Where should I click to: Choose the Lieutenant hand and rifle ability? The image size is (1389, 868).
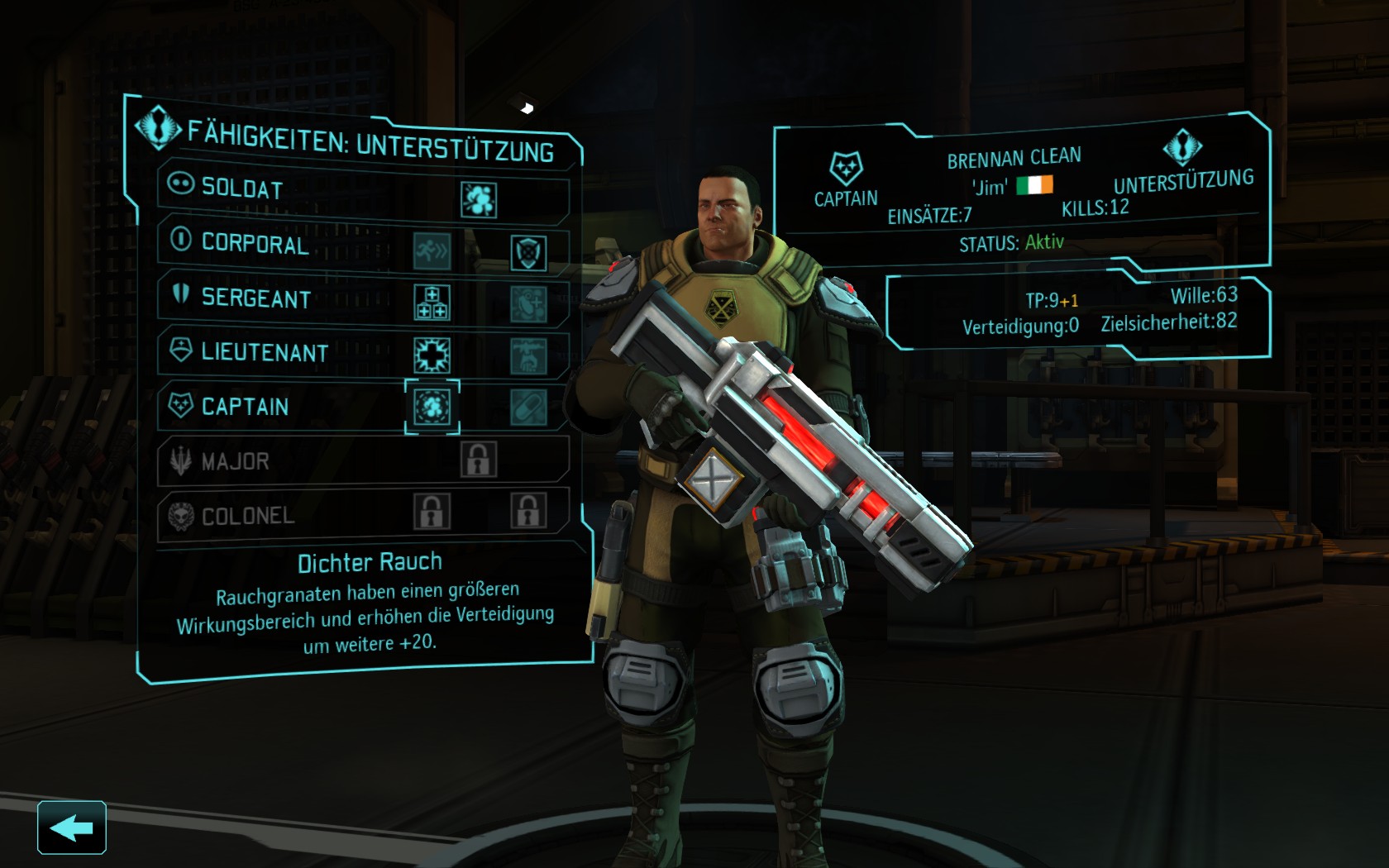tap(528, 356)
